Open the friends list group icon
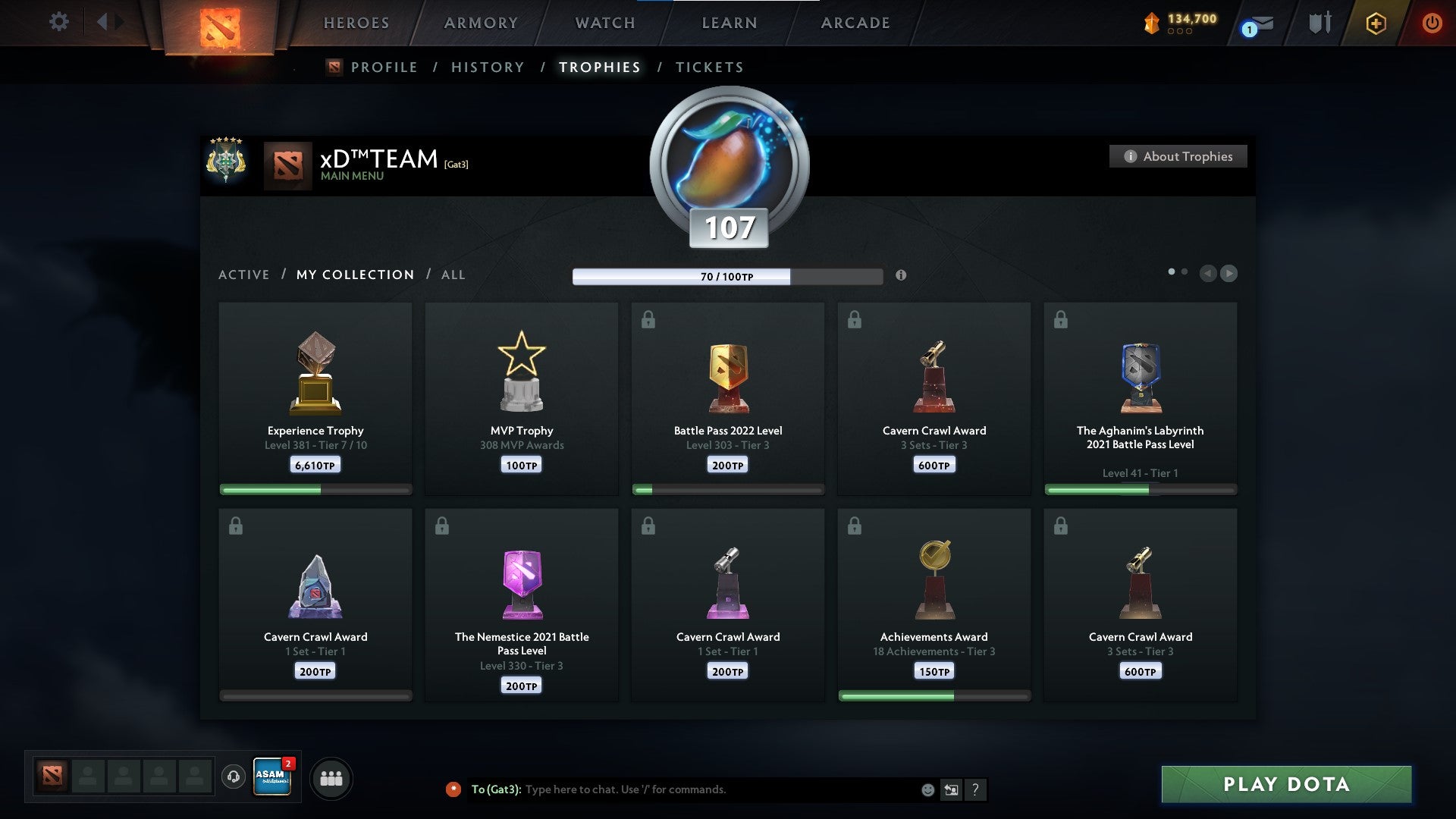Image resolution: width=1456 pixels, height=819 pixels. [331, 777]
